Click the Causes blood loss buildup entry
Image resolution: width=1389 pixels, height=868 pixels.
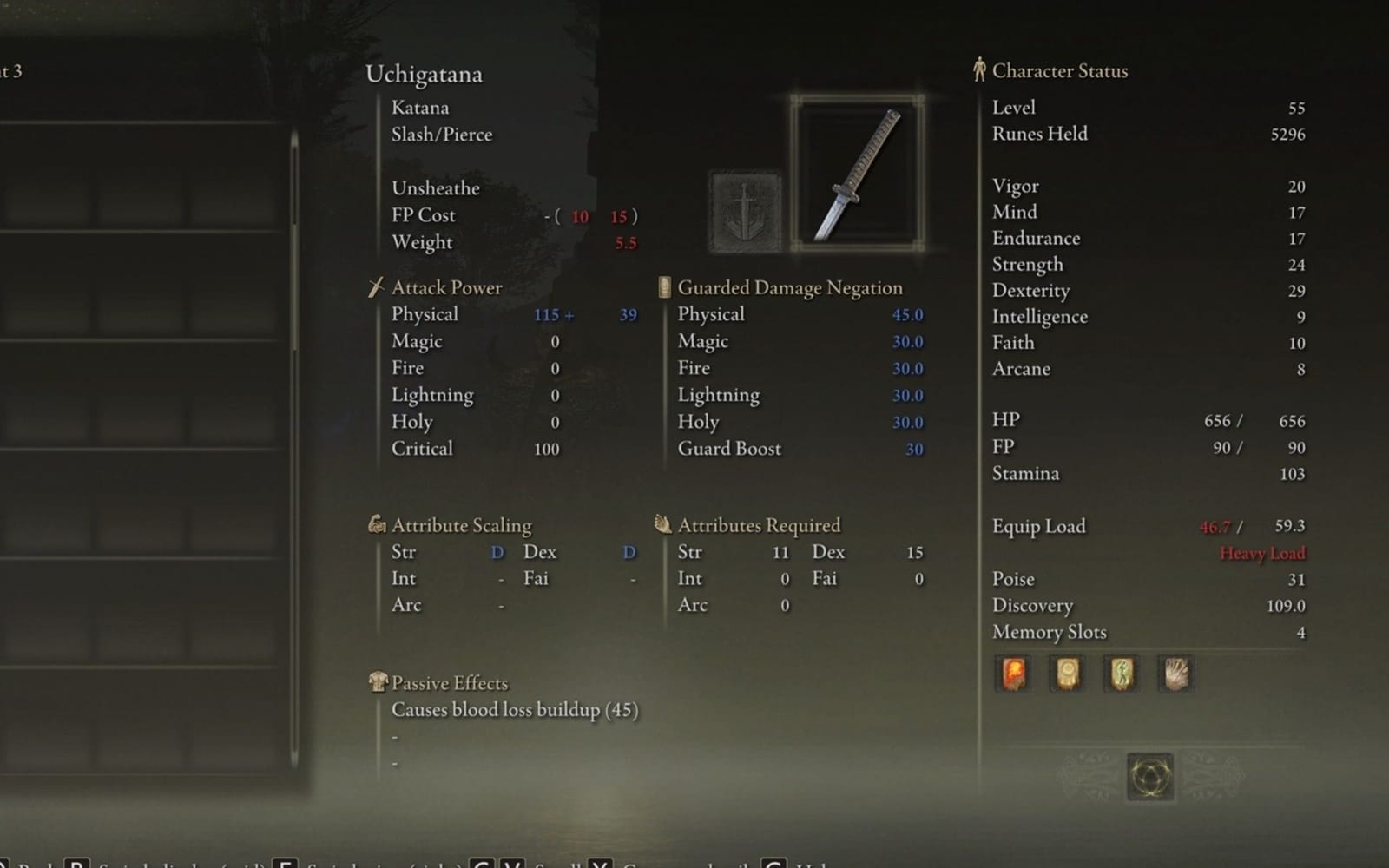pyautogui.click(x=513, y=709)
